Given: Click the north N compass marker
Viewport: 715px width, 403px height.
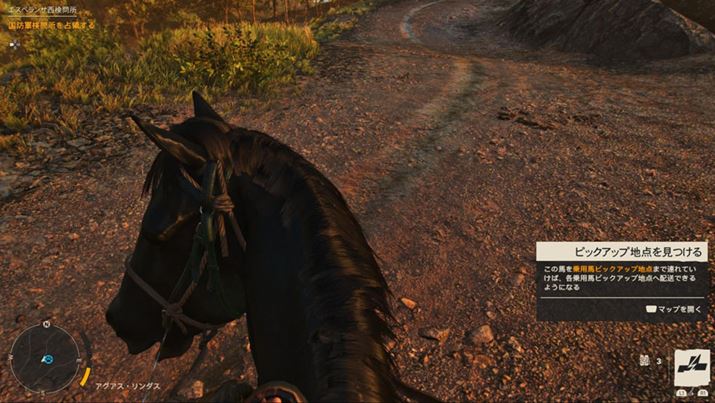Looking at the screenshot, I should coord(46,326).
